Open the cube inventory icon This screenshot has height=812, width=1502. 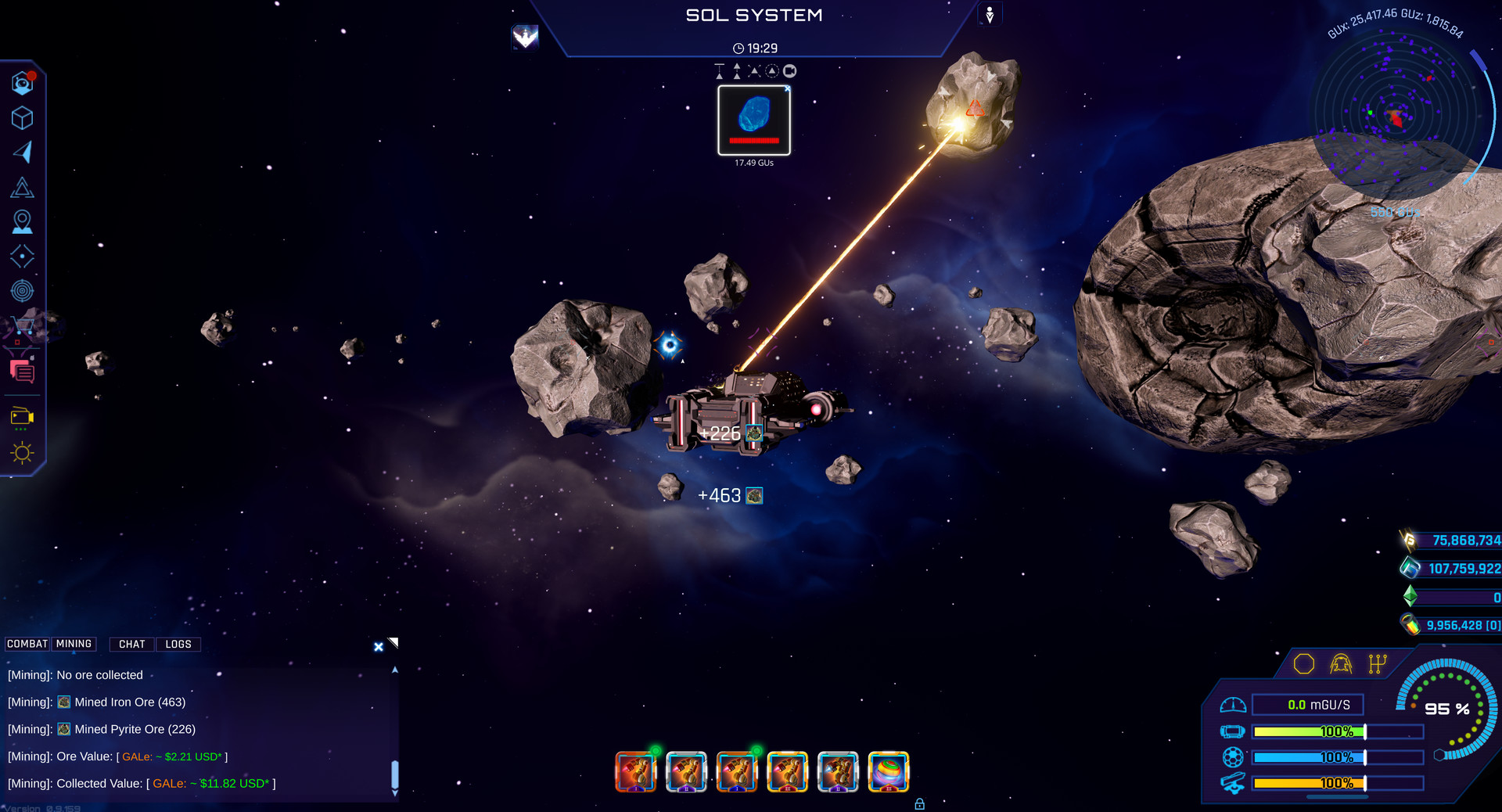click(x=22, y=118)
